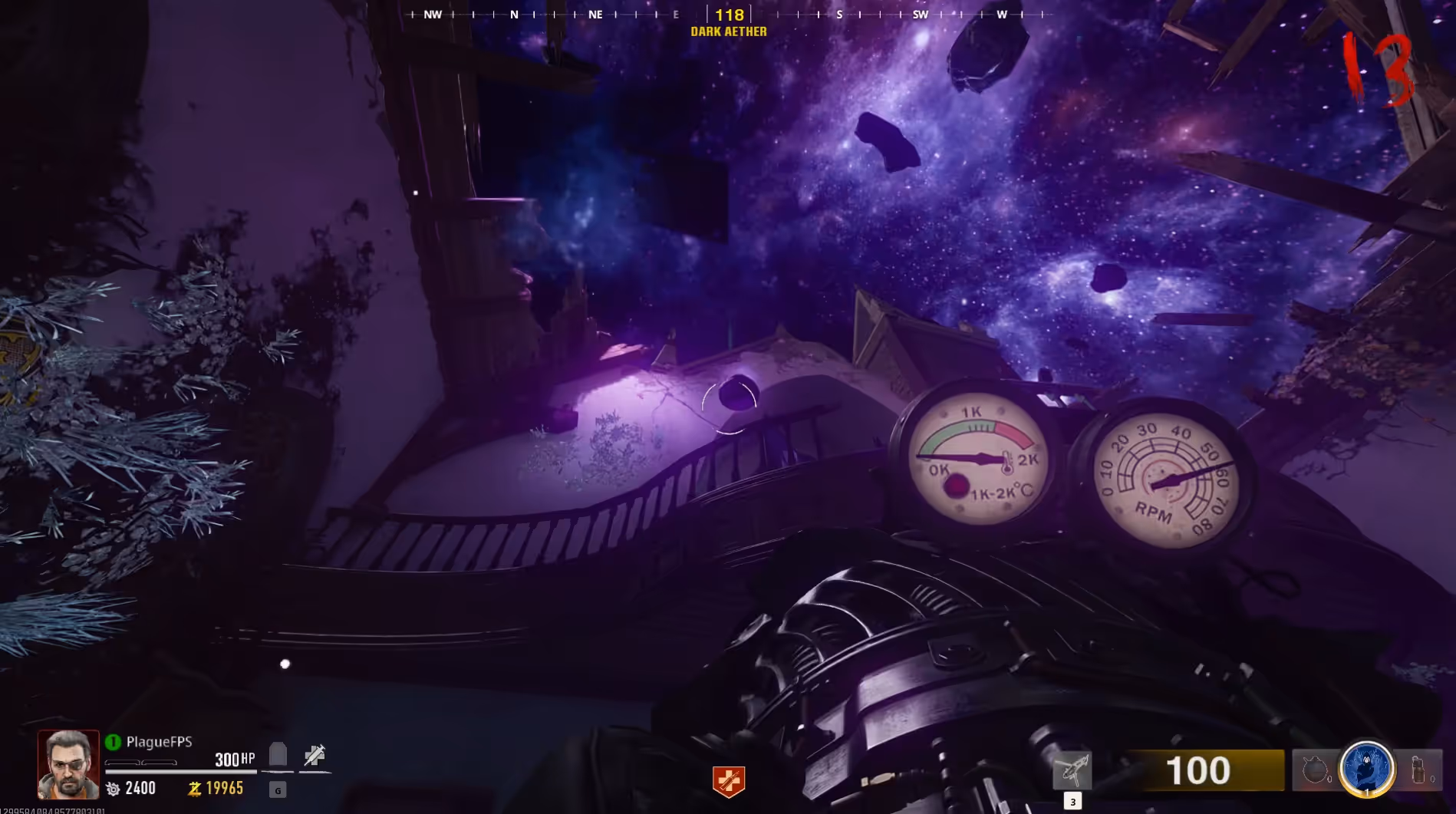Click the red Quick Revive perk shield

[728, 781]
